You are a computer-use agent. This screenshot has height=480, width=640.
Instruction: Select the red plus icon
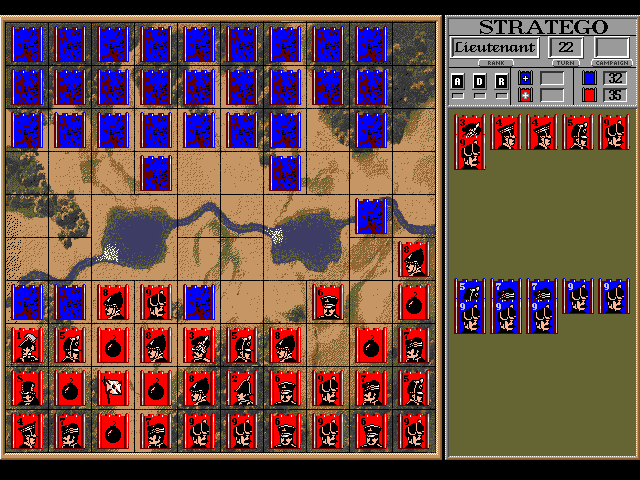point(526,95)
